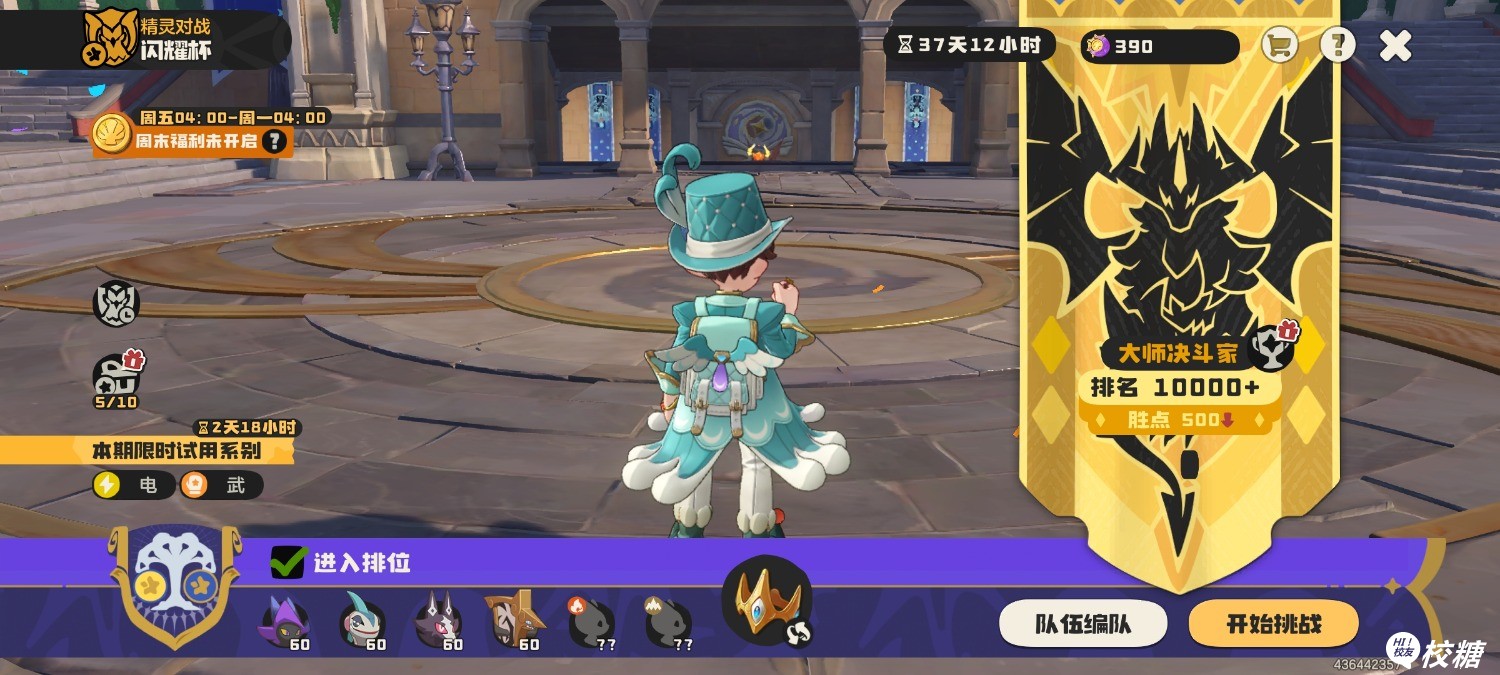This screenshot has width=1500, height=675.
Task: Close the Shining Cup battle screen
Action: 1395,45
